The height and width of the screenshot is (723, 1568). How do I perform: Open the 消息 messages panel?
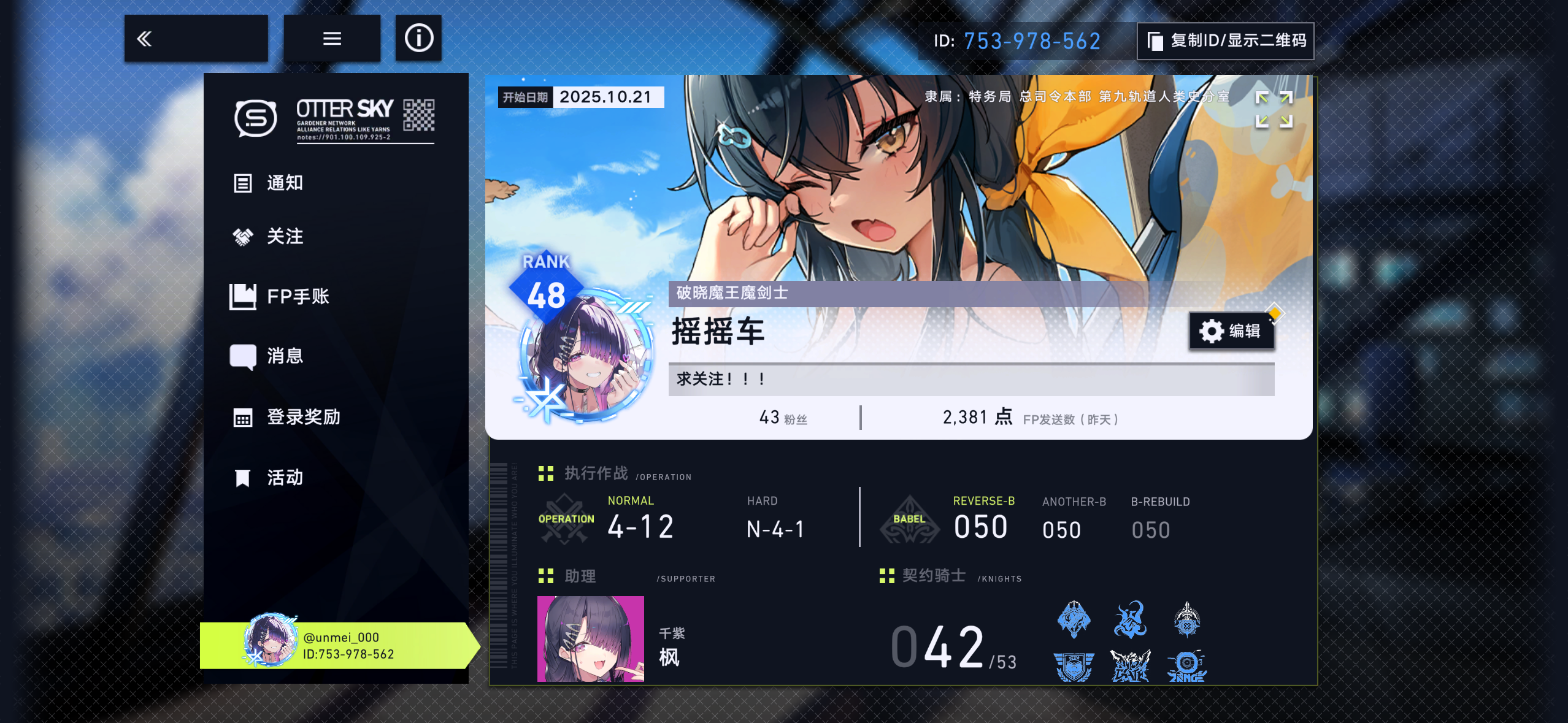pos(283,356)
